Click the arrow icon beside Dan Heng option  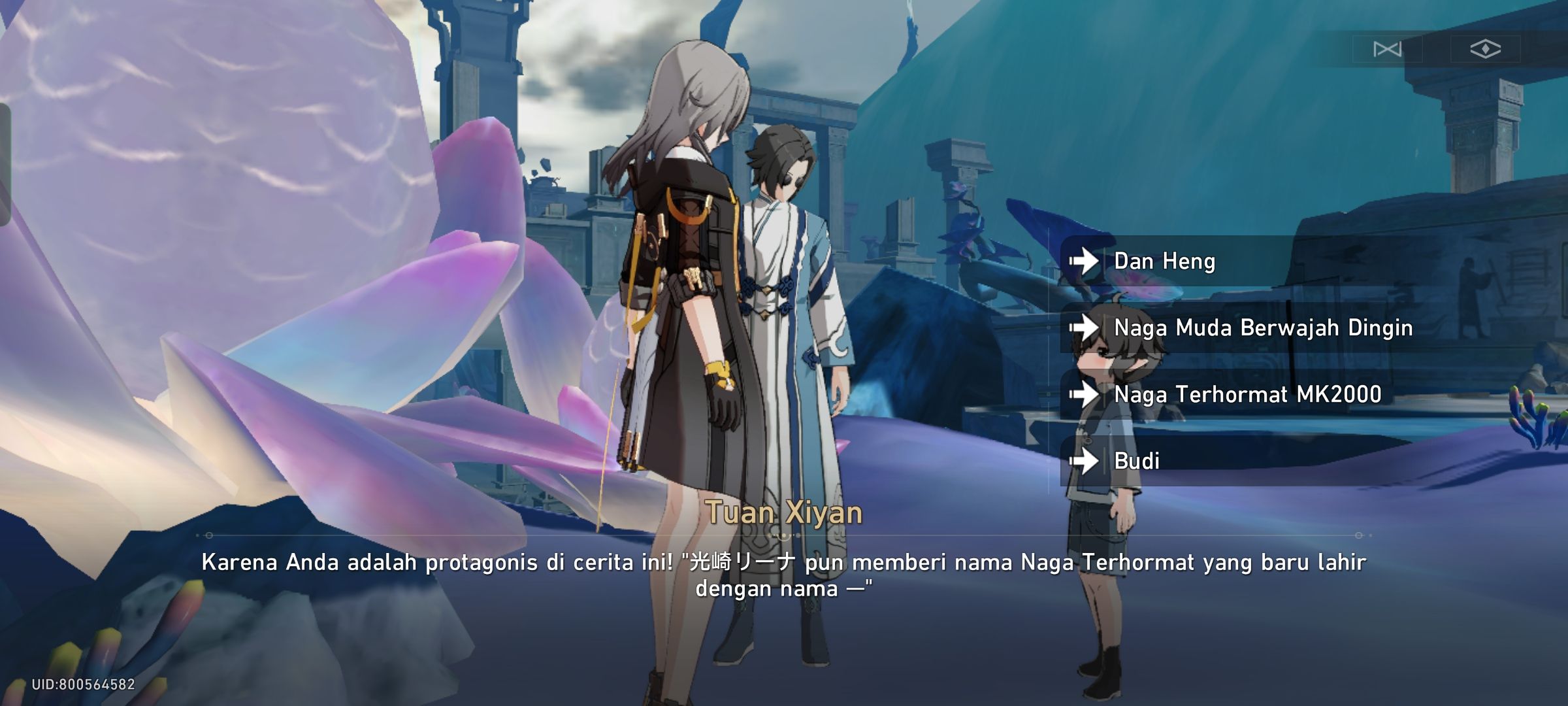[x=1085, y=261]
